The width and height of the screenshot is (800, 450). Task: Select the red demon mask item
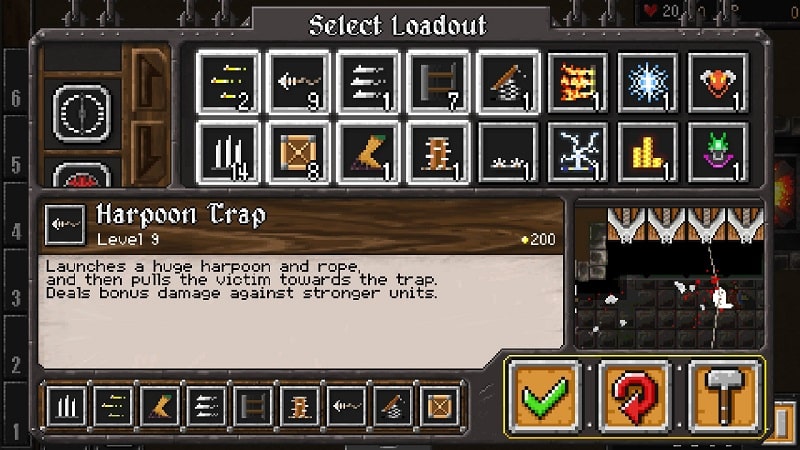tap(719, 83)
